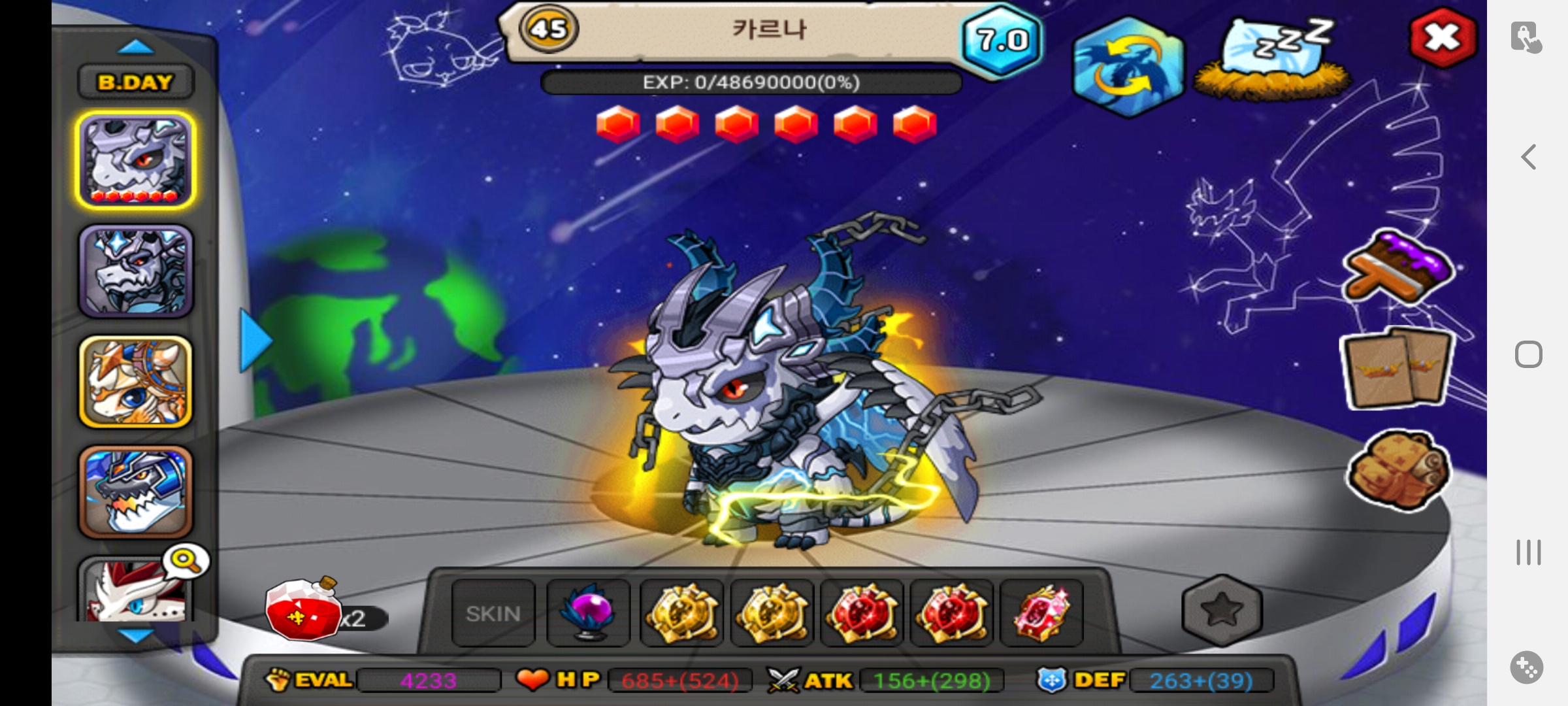Tap the Android back navigation arrow
Screen dimensions: 1568x706
point(1528,157)
